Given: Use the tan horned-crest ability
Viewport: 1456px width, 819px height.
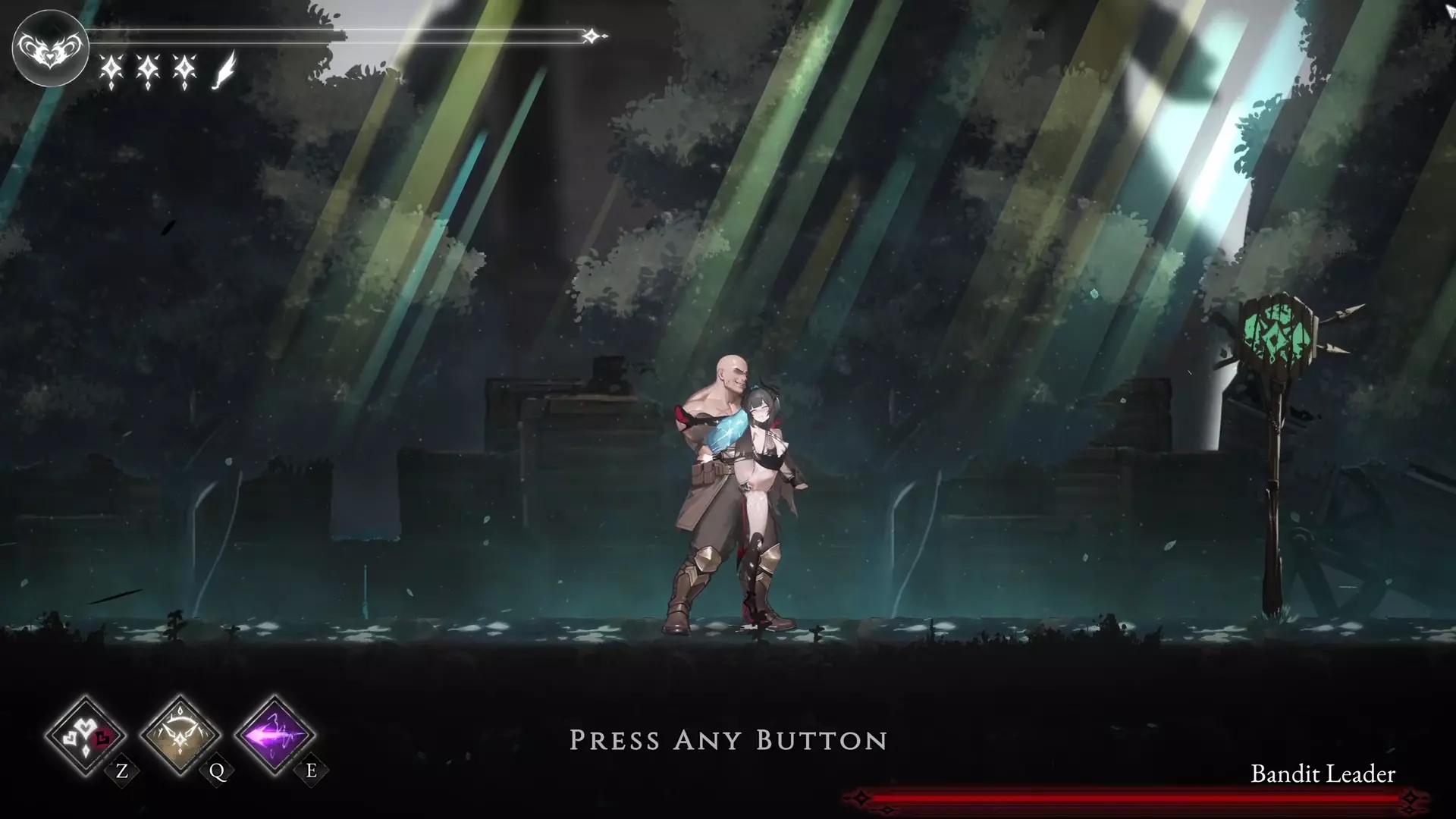Looking at the screenshot, I should (180, 735).
